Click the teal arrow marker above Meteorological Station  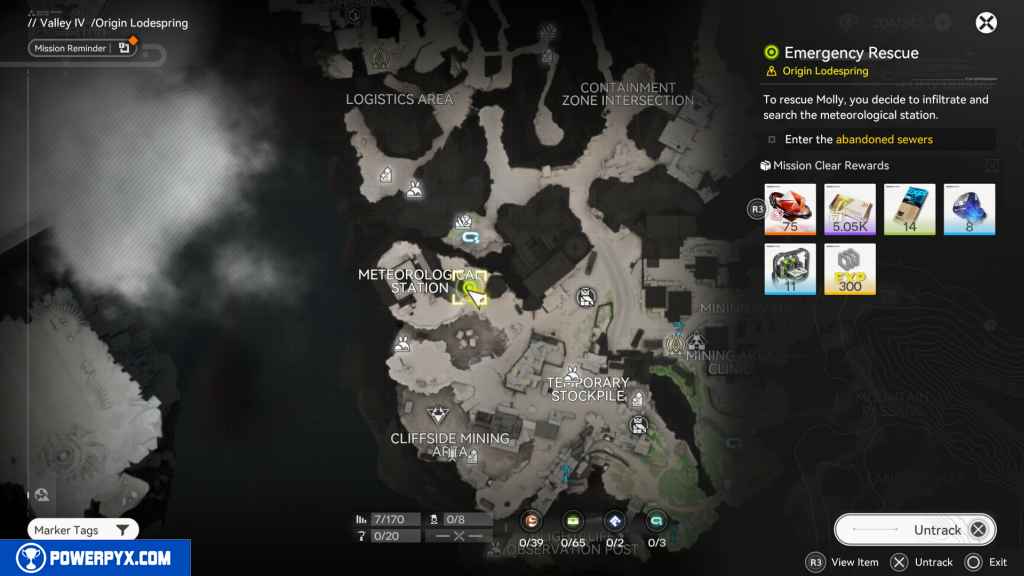(x=471, y=238)
